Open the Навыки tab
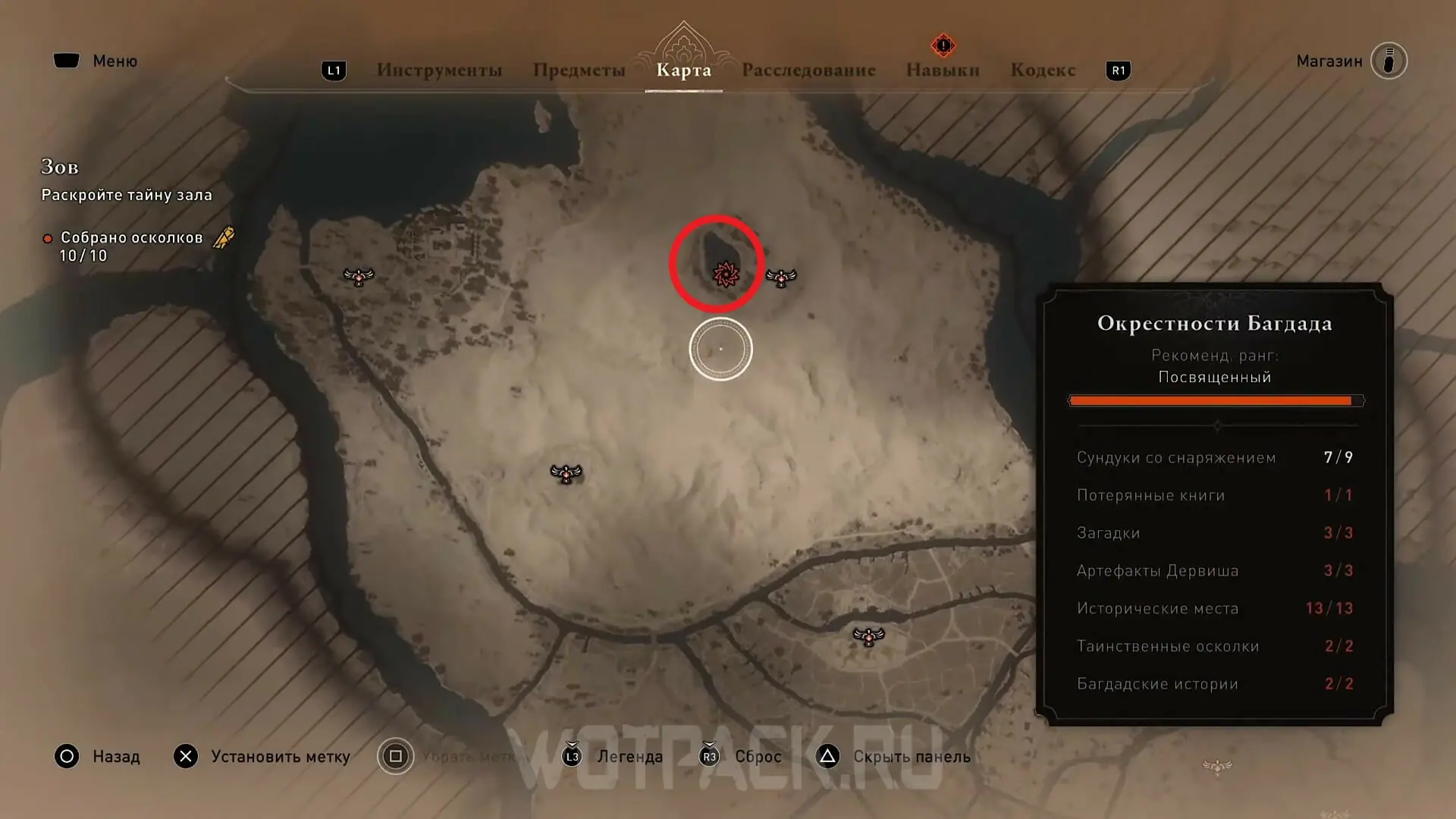 (943, 71)
